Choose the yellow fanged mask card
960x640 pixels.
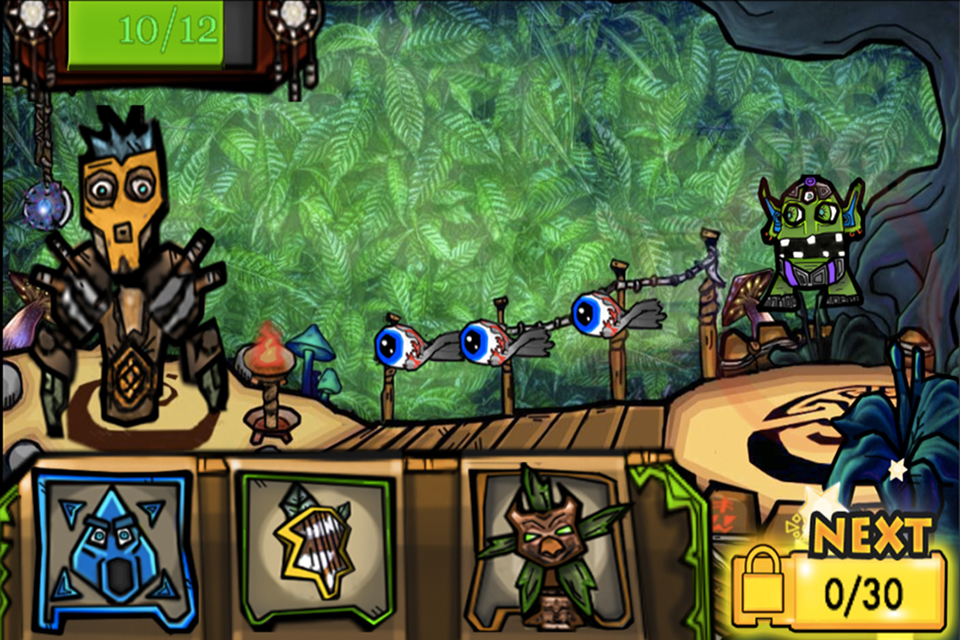coord(312,545)
